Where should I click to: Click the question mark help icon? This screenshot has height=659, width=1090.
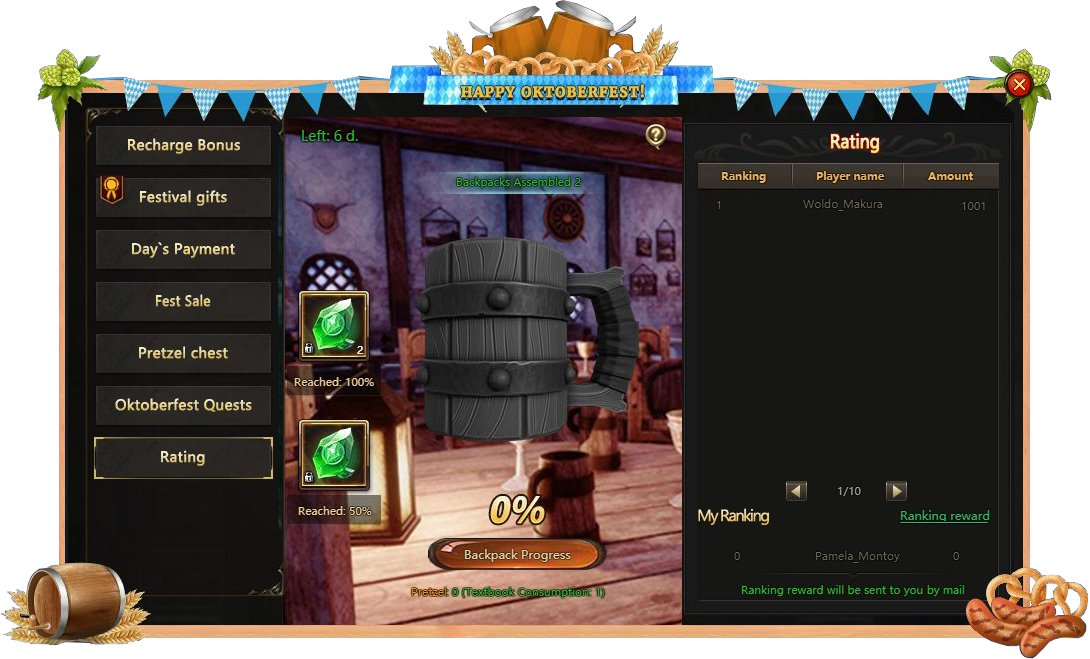pyautogui.click(x=656, y=135)
